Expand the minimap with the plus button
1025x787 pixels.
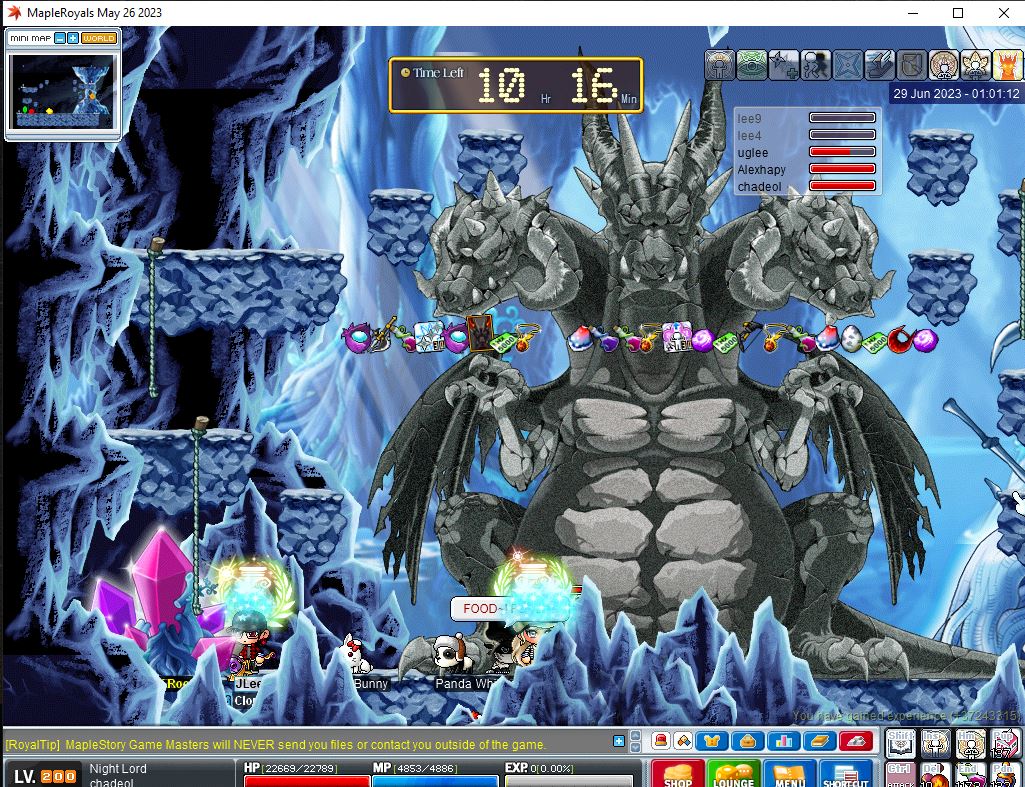(73, 38)
